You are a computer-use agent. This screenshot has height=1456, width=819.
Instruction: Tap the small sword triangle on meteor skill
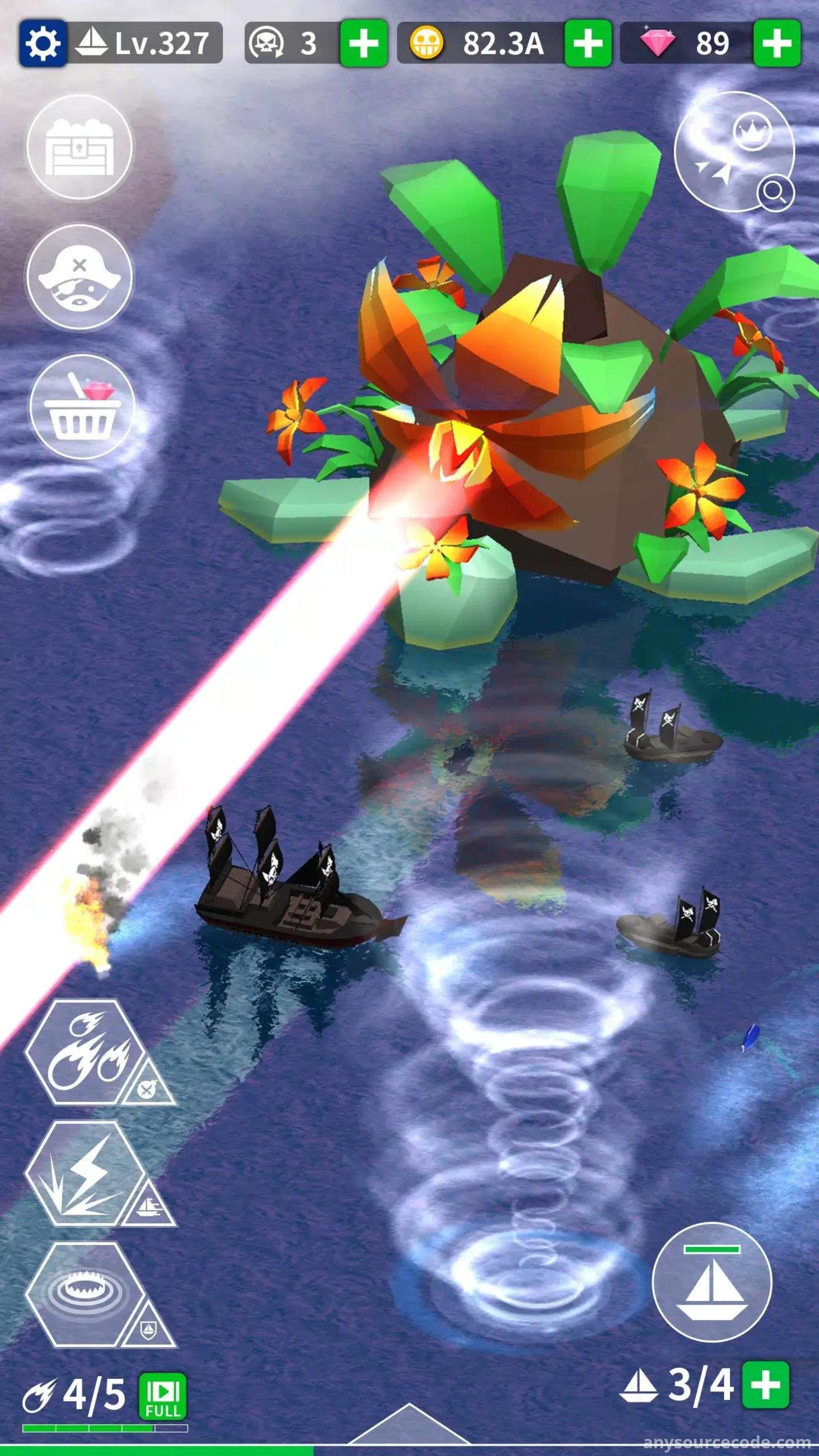tap(148, 1087)
